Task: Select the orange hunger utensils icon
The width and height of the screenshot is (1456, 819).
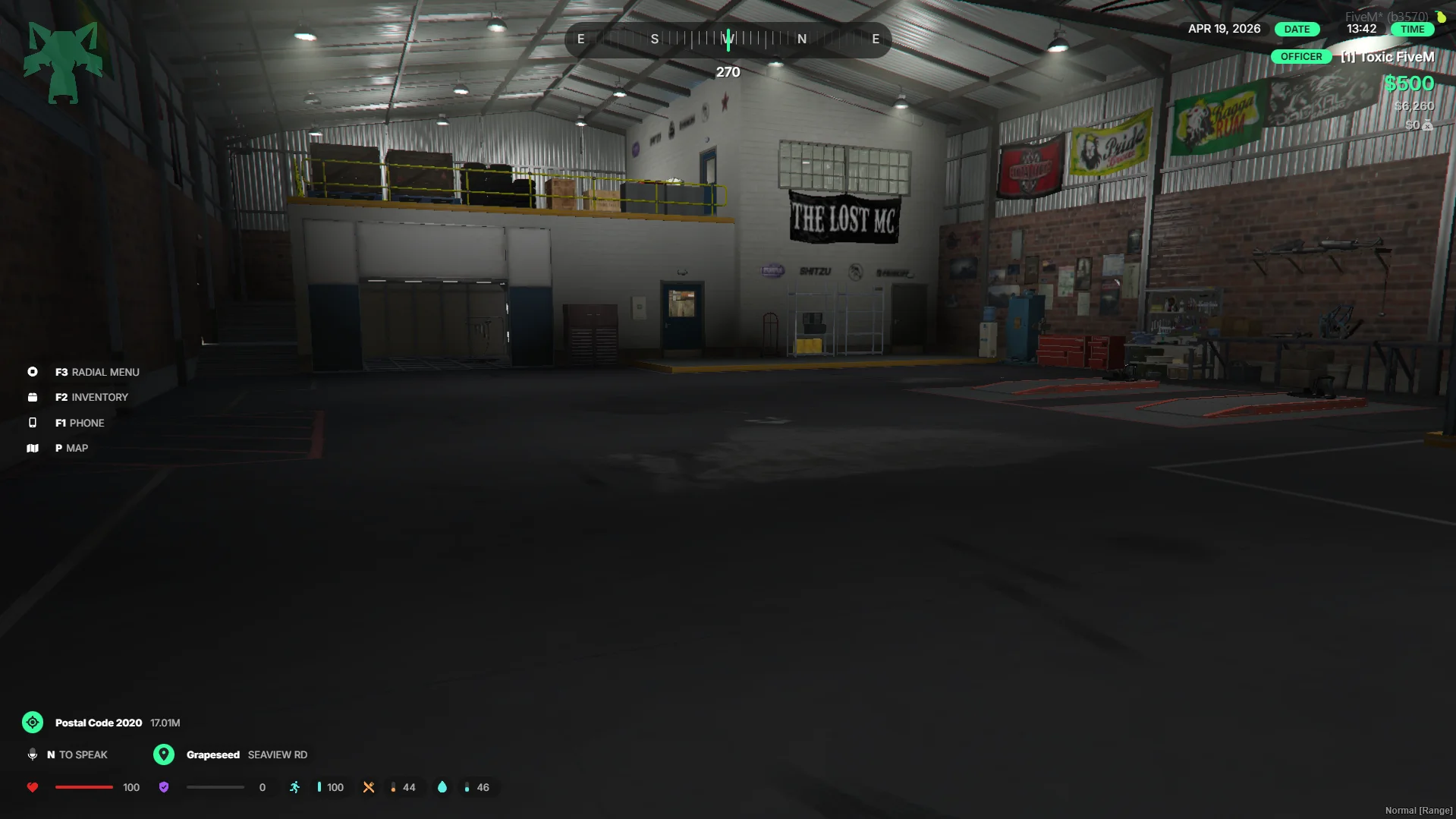Action: tap(369, 787)
